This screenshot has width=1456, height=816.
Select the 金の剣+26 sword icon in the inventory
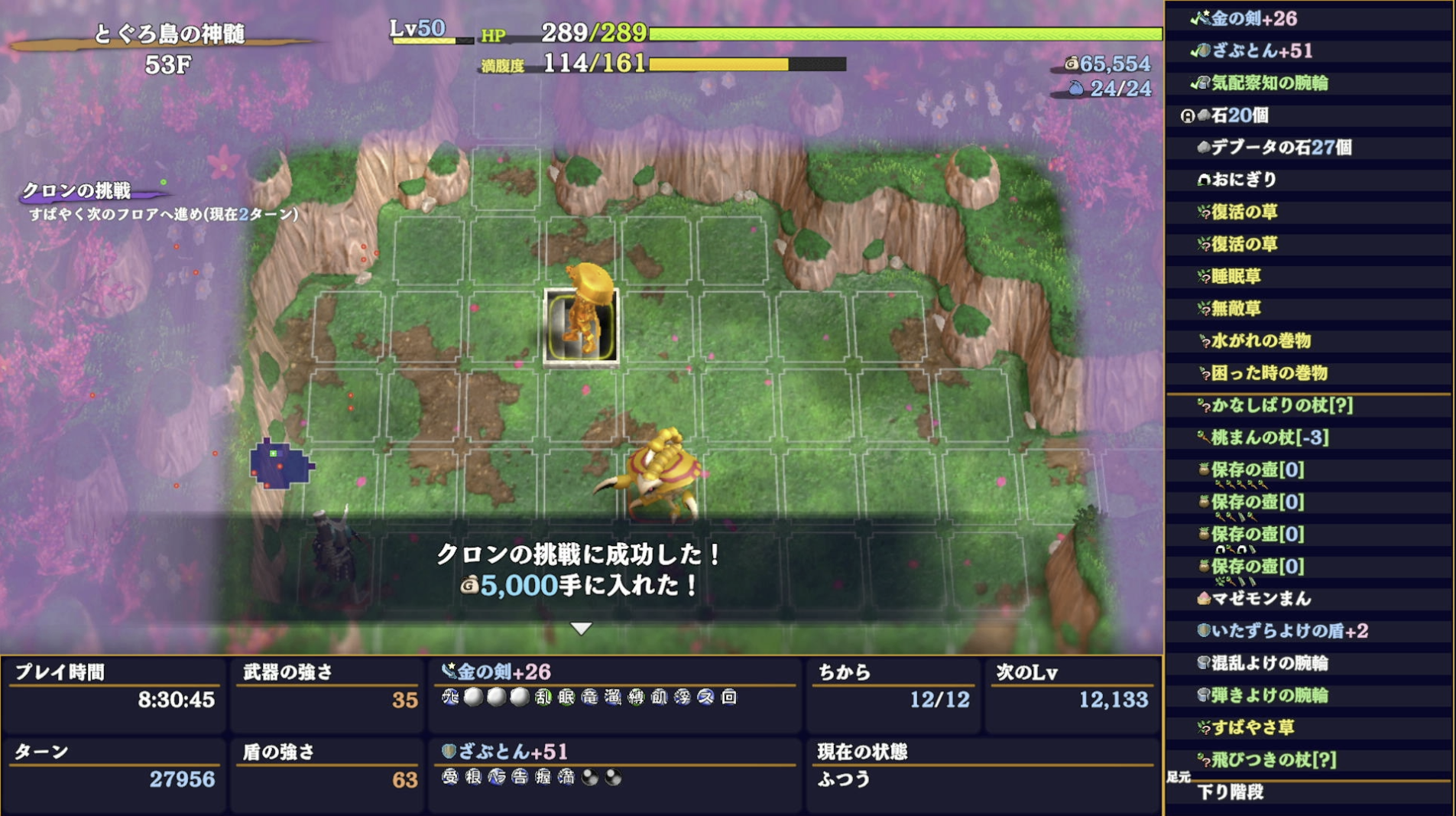coord(1205,19)
